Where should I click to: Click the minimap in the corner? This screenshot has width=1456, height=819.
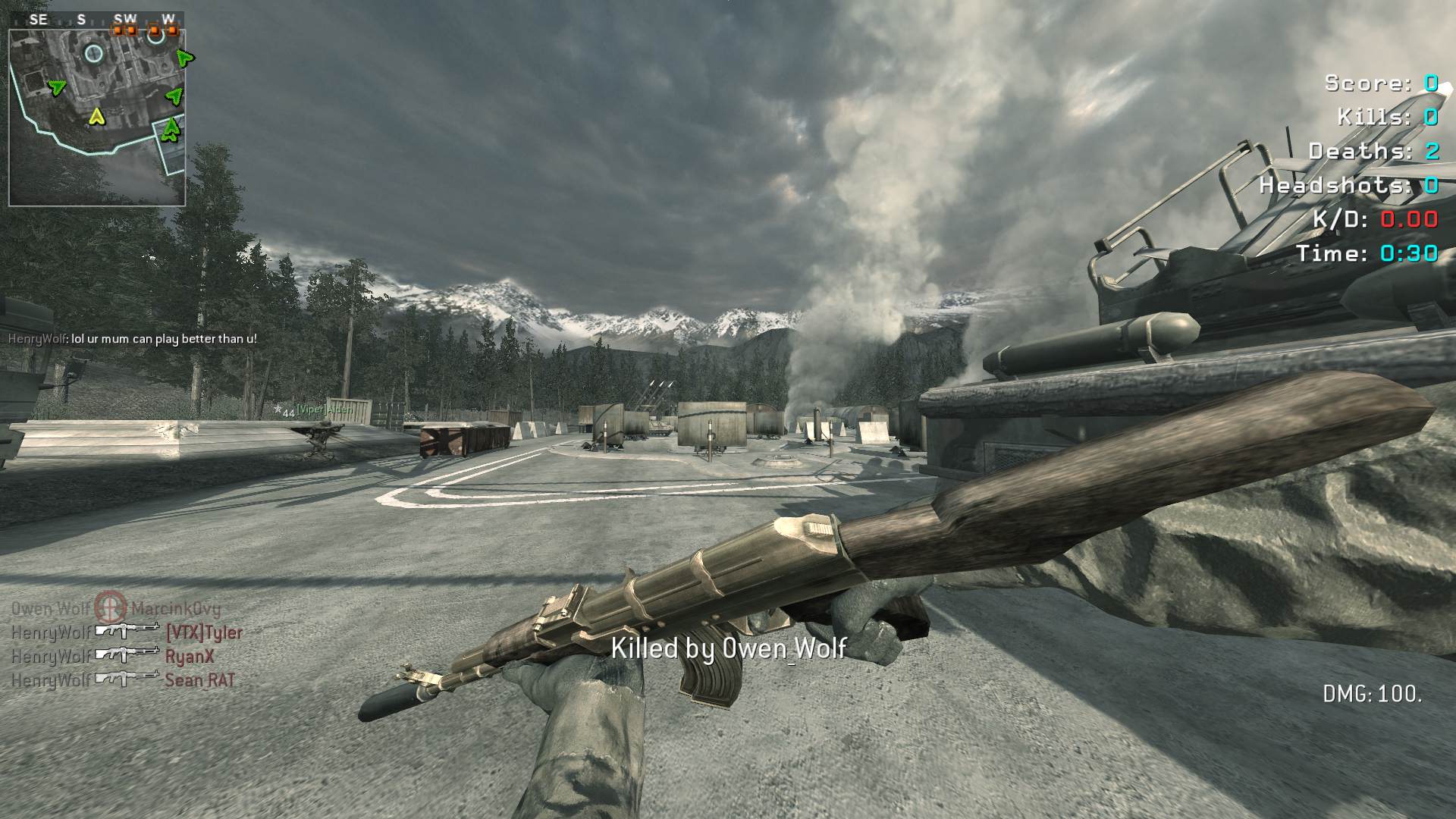pos(97,118)
